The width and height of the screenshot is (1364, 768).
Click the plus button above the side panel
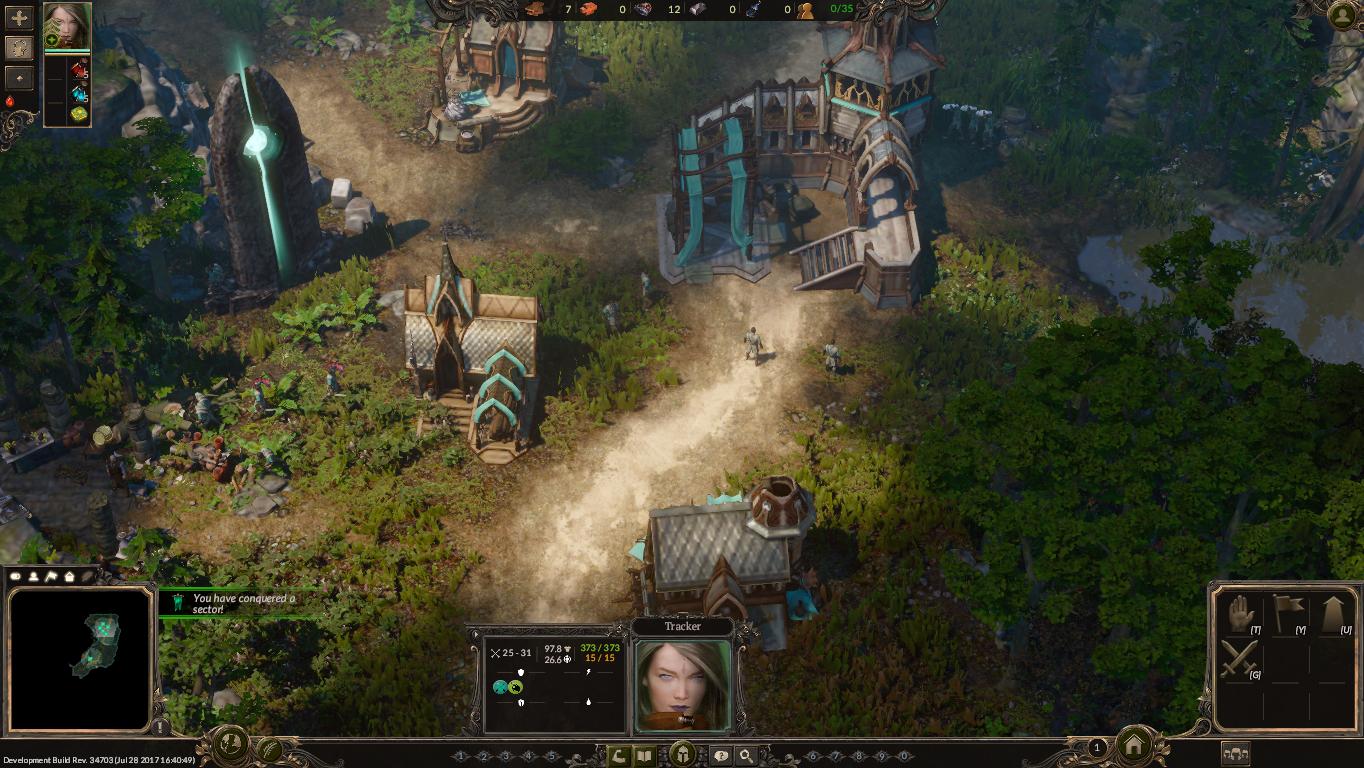[19, 18]
